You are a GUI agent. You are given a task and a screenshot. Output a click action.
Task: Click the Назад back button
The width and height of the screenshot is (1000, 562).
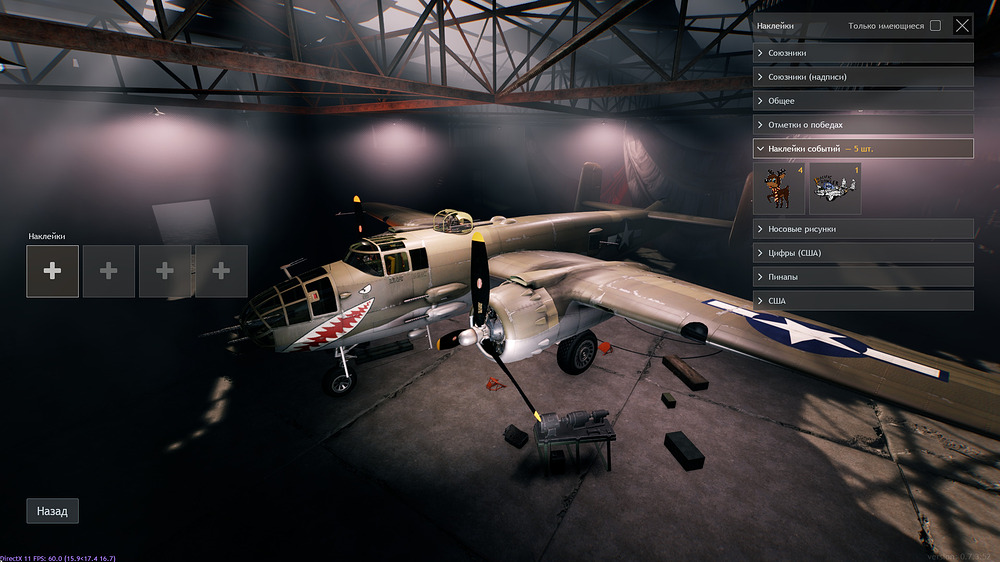(52, 511)
